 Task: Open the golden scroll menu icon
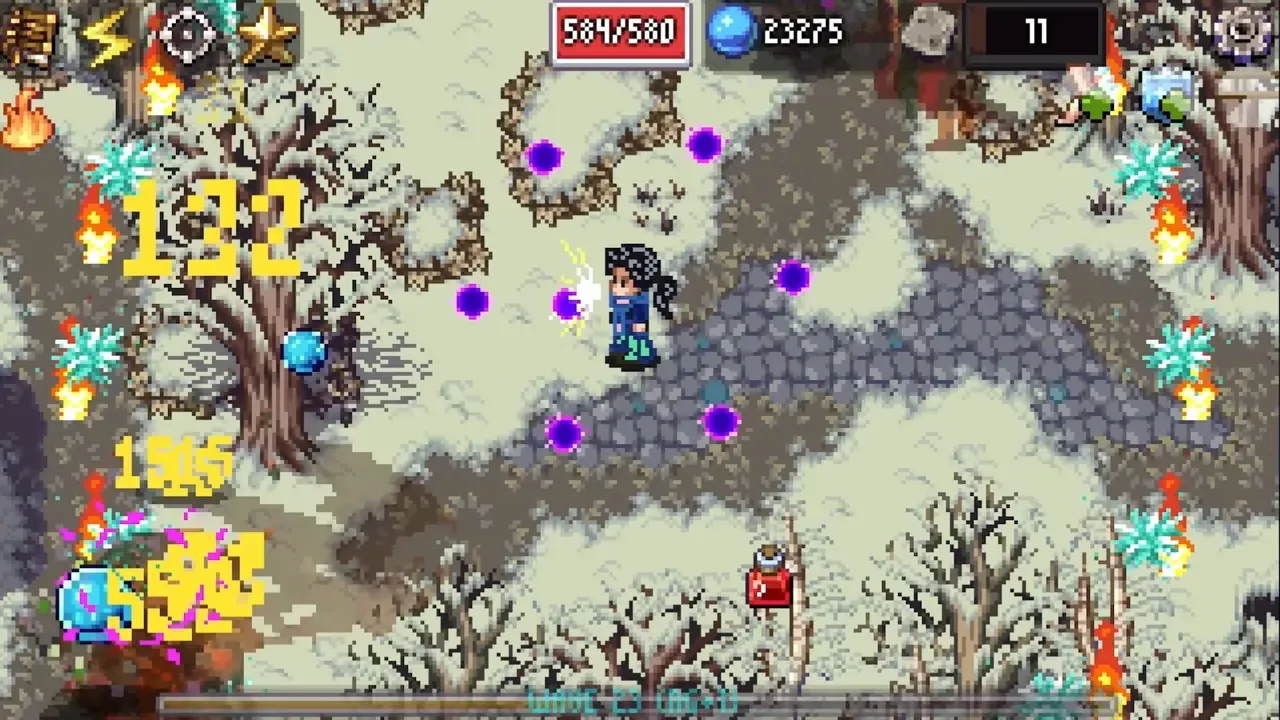[27, 36]
